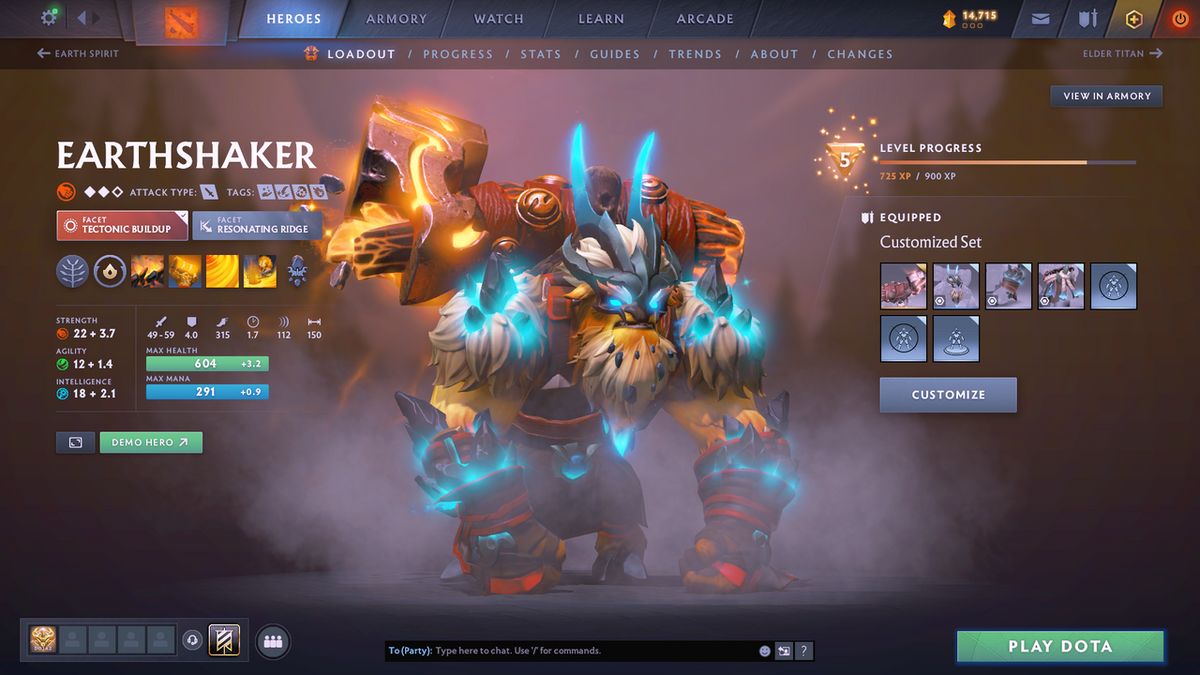Open the mail envelope icon

[x=1041, y=19]
